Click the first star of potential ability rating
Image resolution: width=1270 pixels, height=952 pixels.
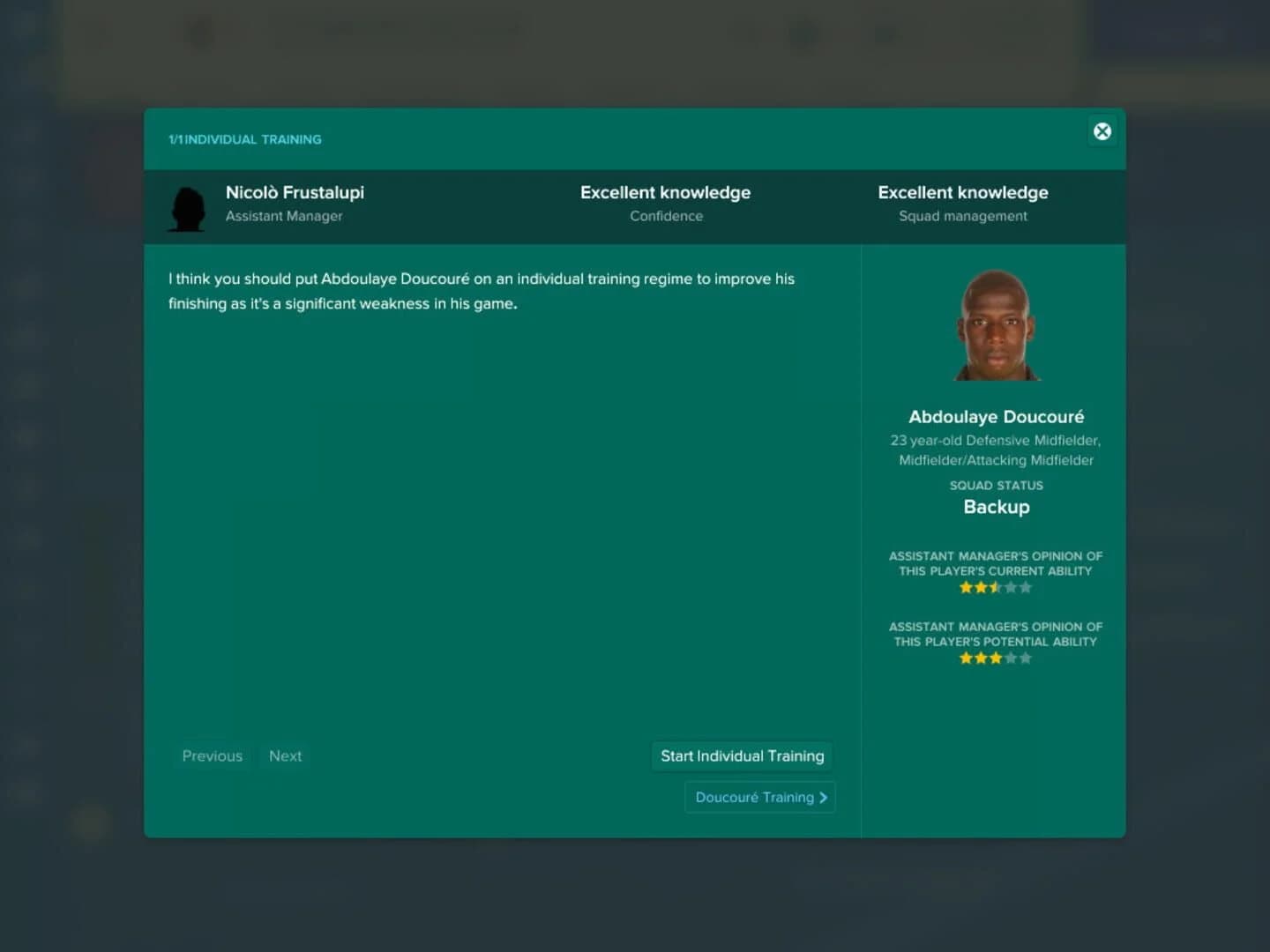[964, 658]
